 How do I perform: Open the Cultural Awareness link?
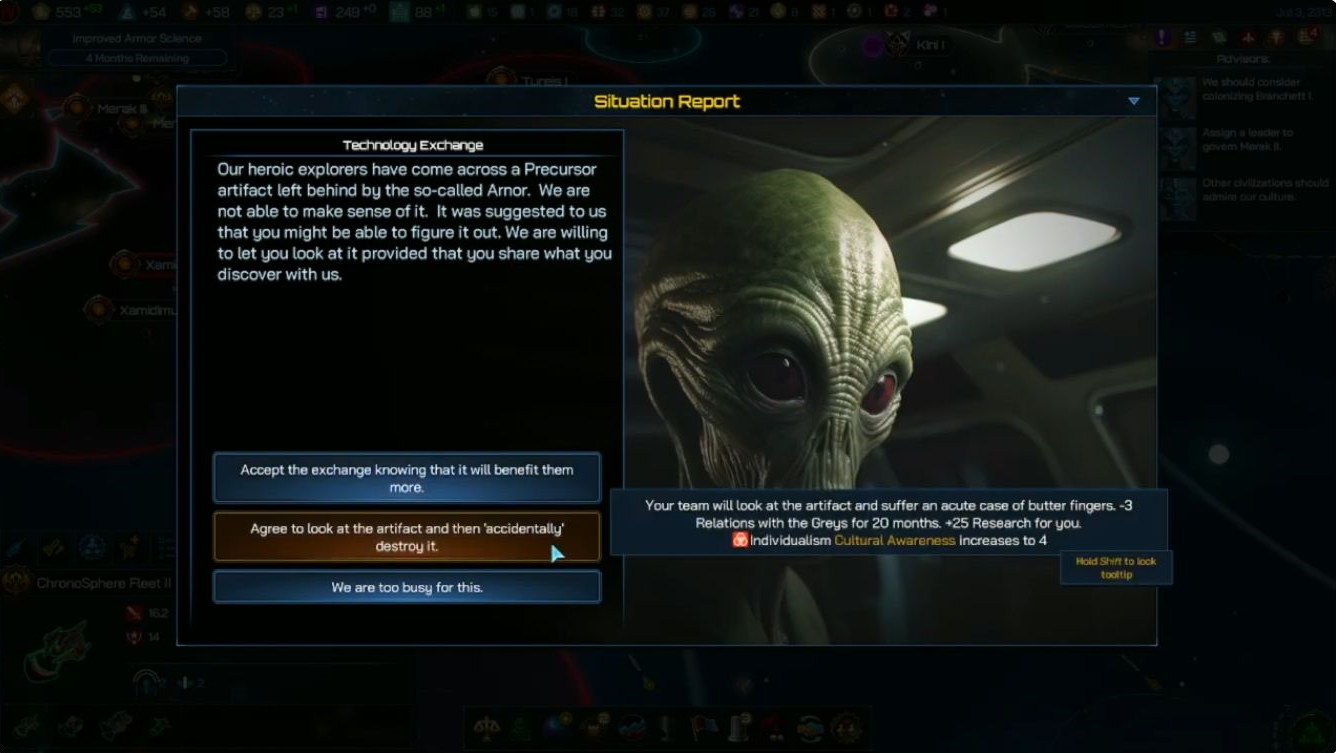(894, 540)
